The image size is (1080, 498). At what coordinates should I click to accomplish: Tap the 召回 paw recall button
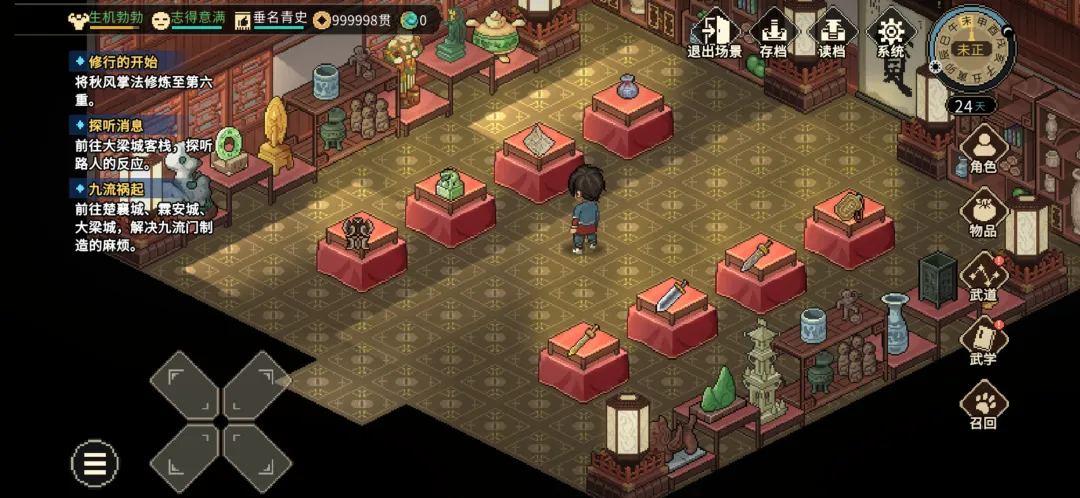tap(983, 406)
